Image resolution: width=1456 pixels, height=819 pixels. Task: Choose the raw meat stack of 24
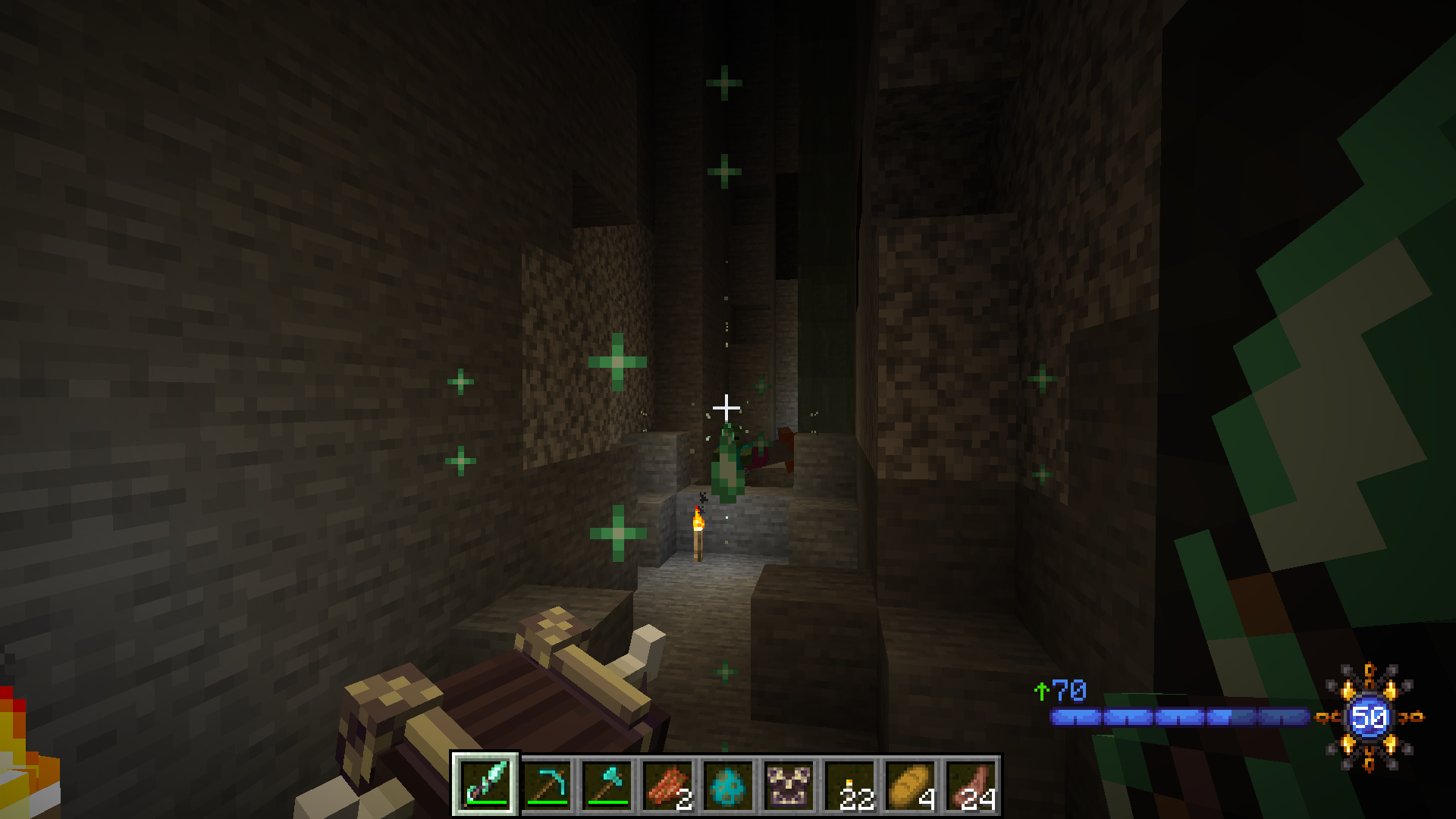971,785
